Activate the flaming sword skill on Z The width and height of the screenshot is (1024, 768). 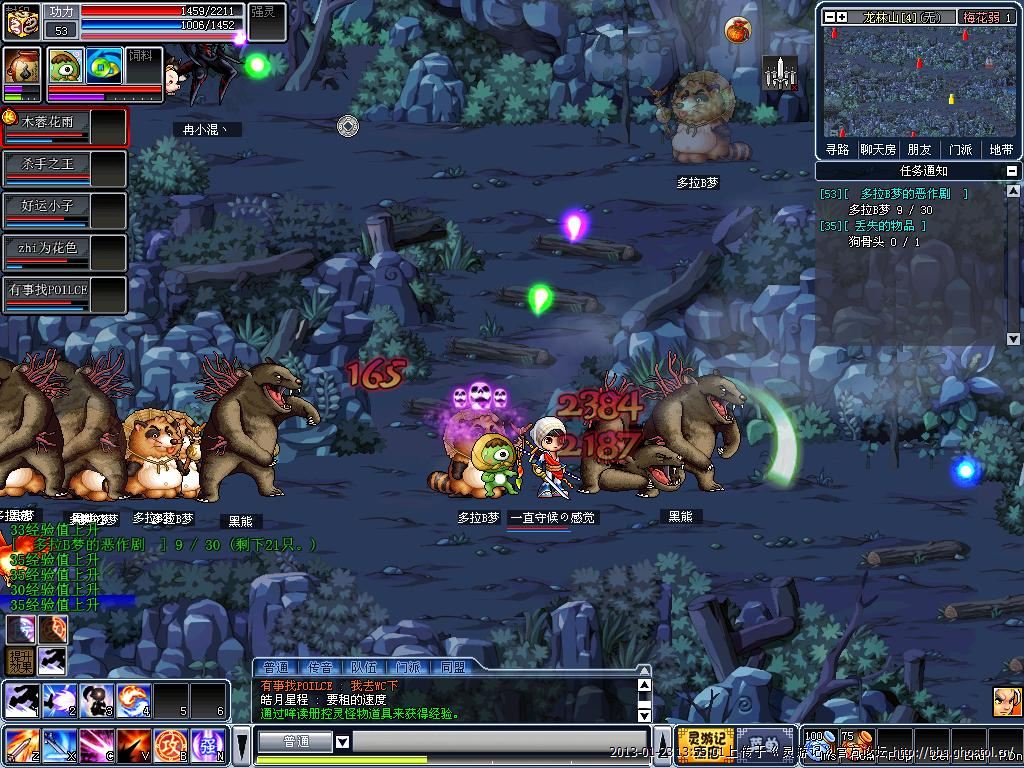[x=21, y=746]
